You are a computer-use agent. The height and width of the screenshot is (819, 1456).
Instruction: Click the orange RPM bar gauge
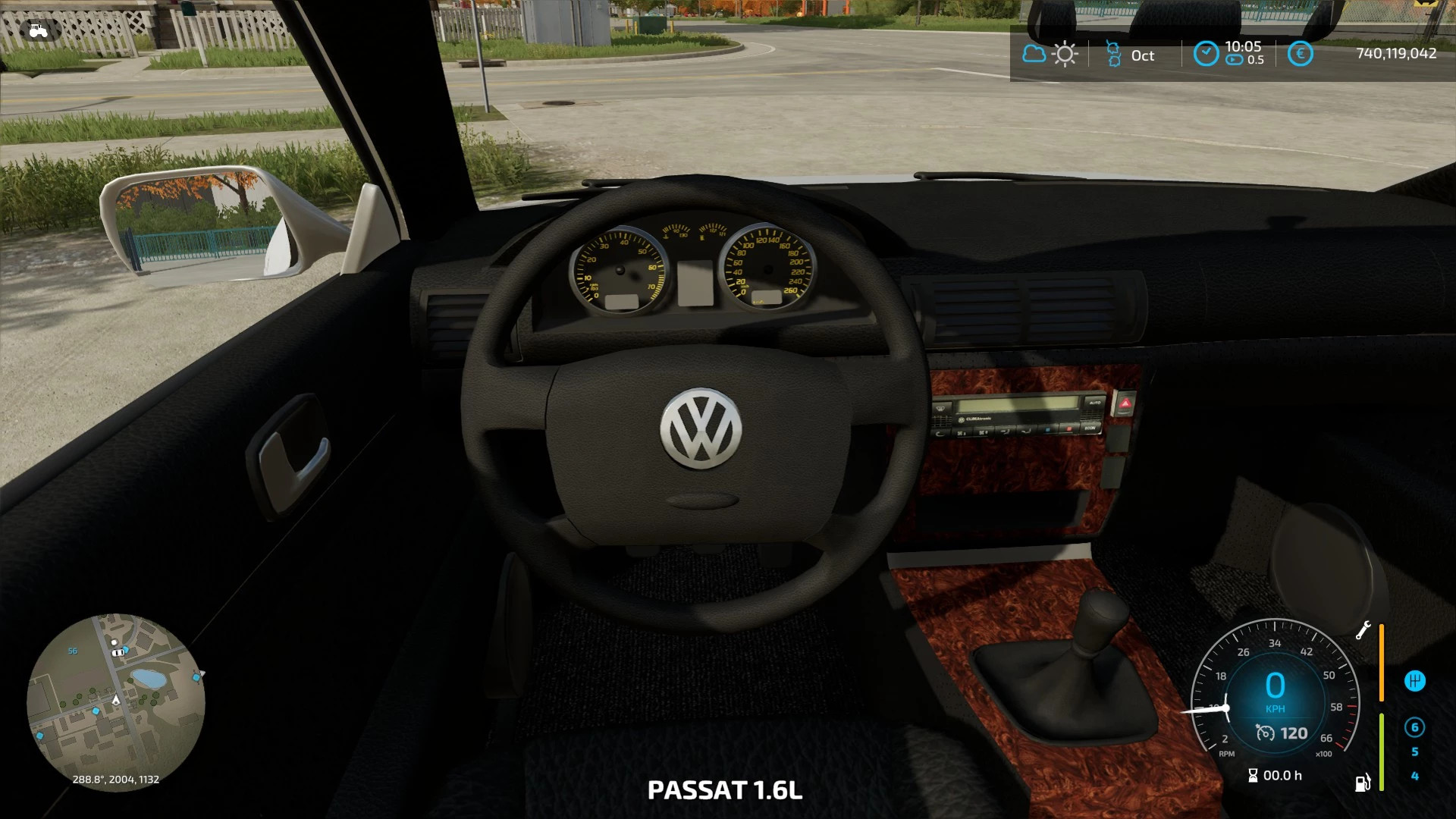click(x=1382, y=662)
